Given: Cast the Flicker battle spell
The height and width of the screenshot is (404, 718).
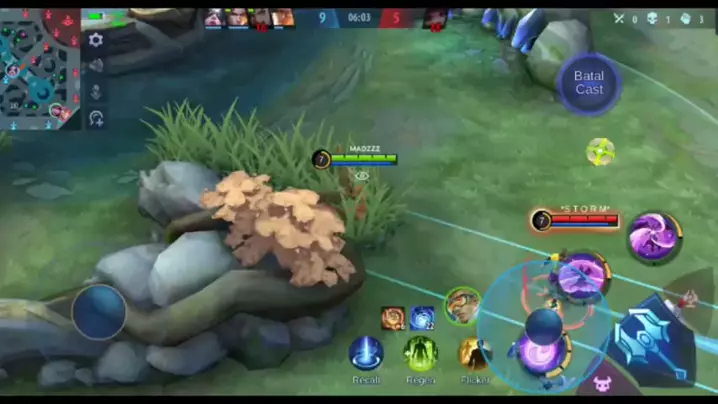Looking at the screenshot, I should (475, 353).
